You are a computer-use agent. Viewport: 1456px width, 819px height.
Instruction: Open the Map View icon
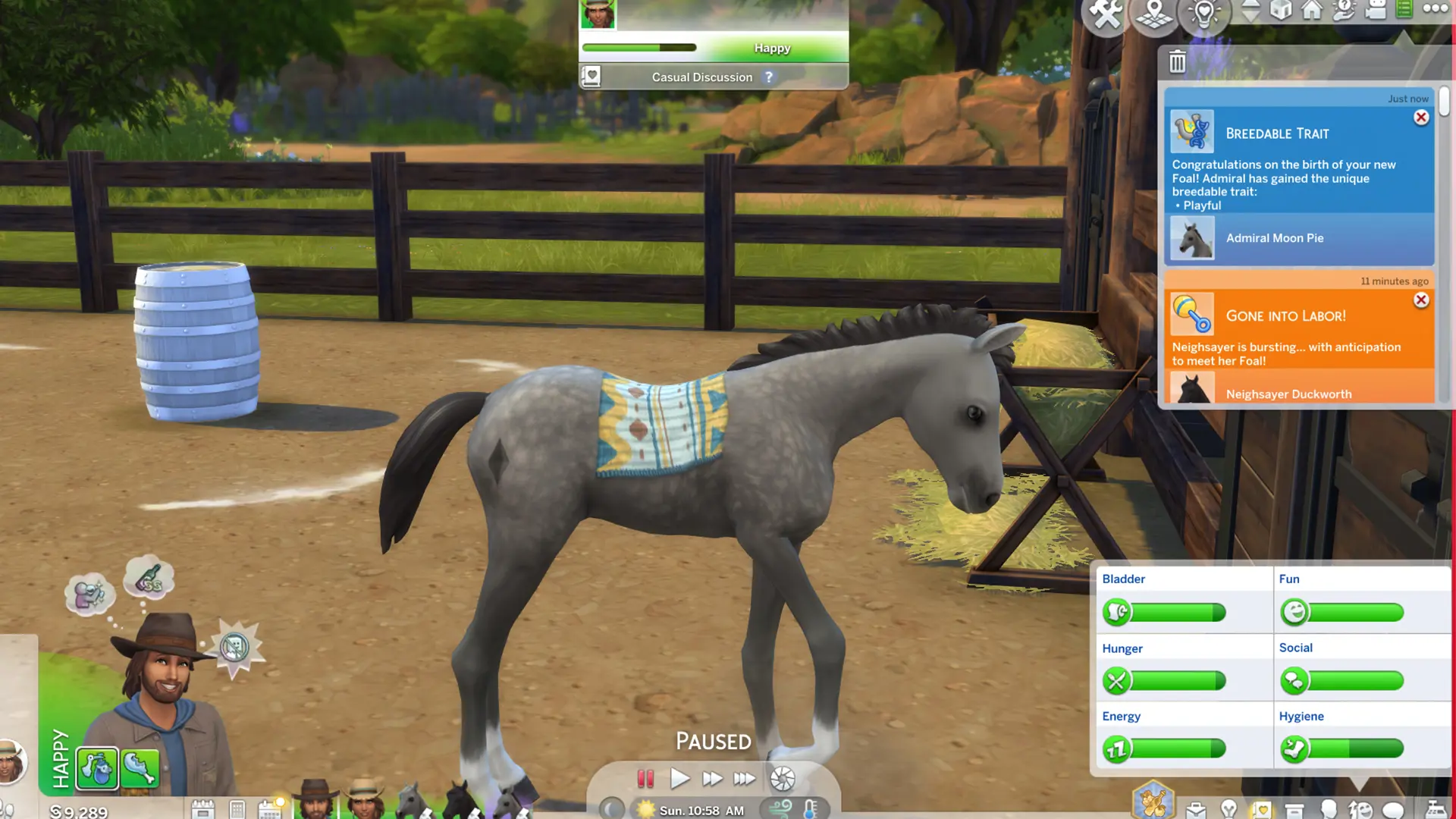pos(1153,13)
